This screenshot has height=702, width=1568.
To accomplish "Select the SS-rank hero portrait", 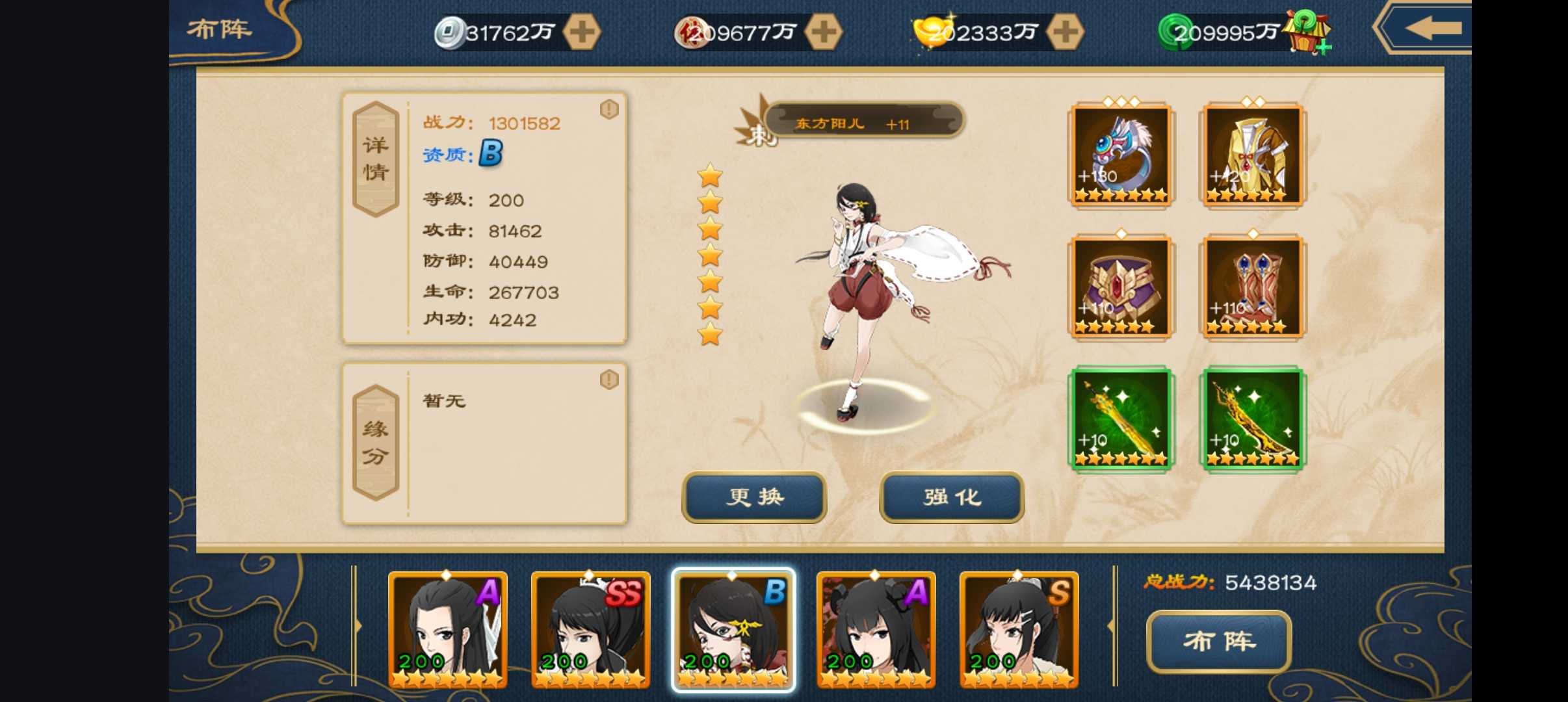I will [x=590, y=629].
